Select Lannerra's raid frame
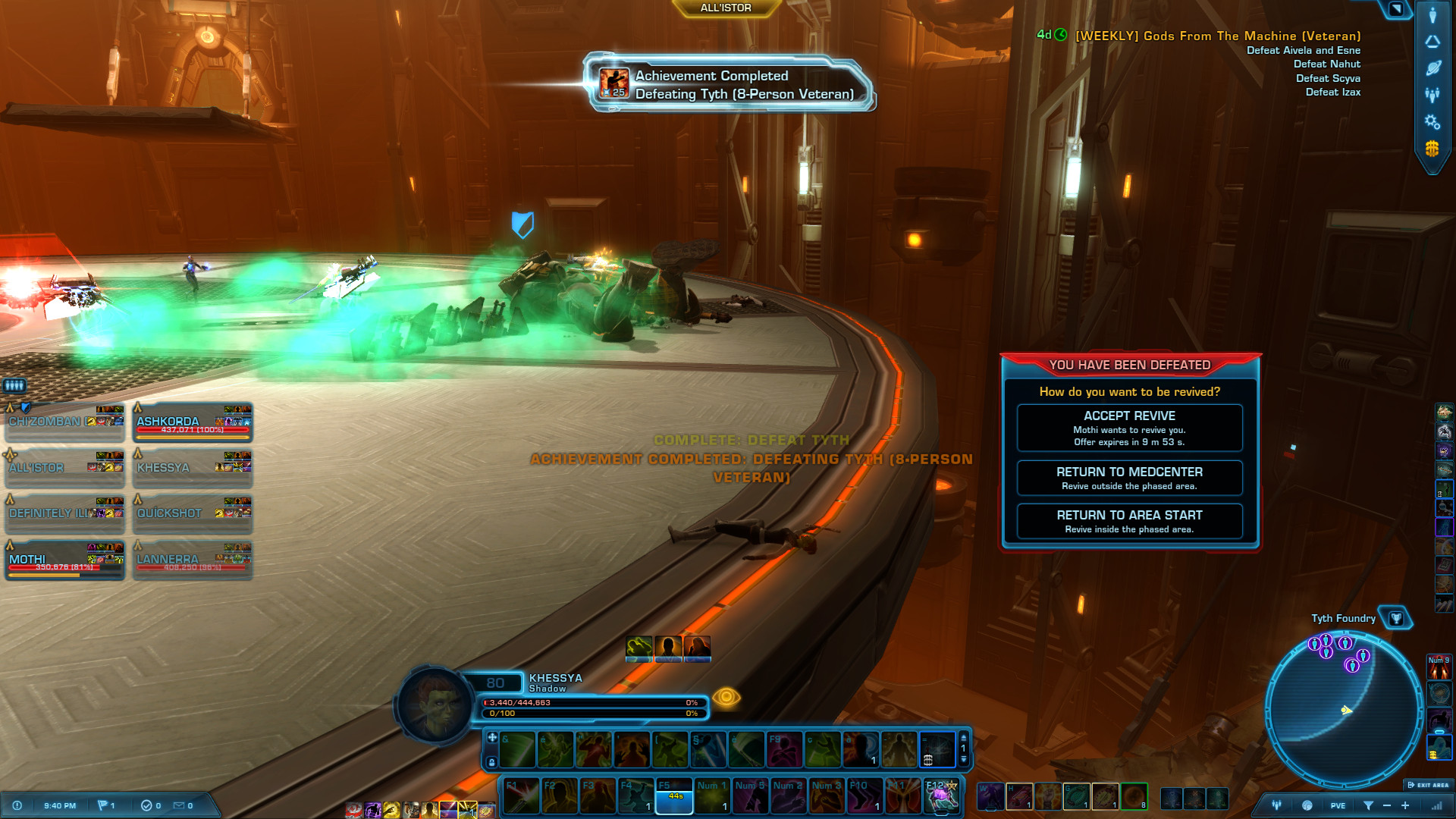The width and height of the screenshot is (1456, 819). pyautogui.click(x=193, y=561)
